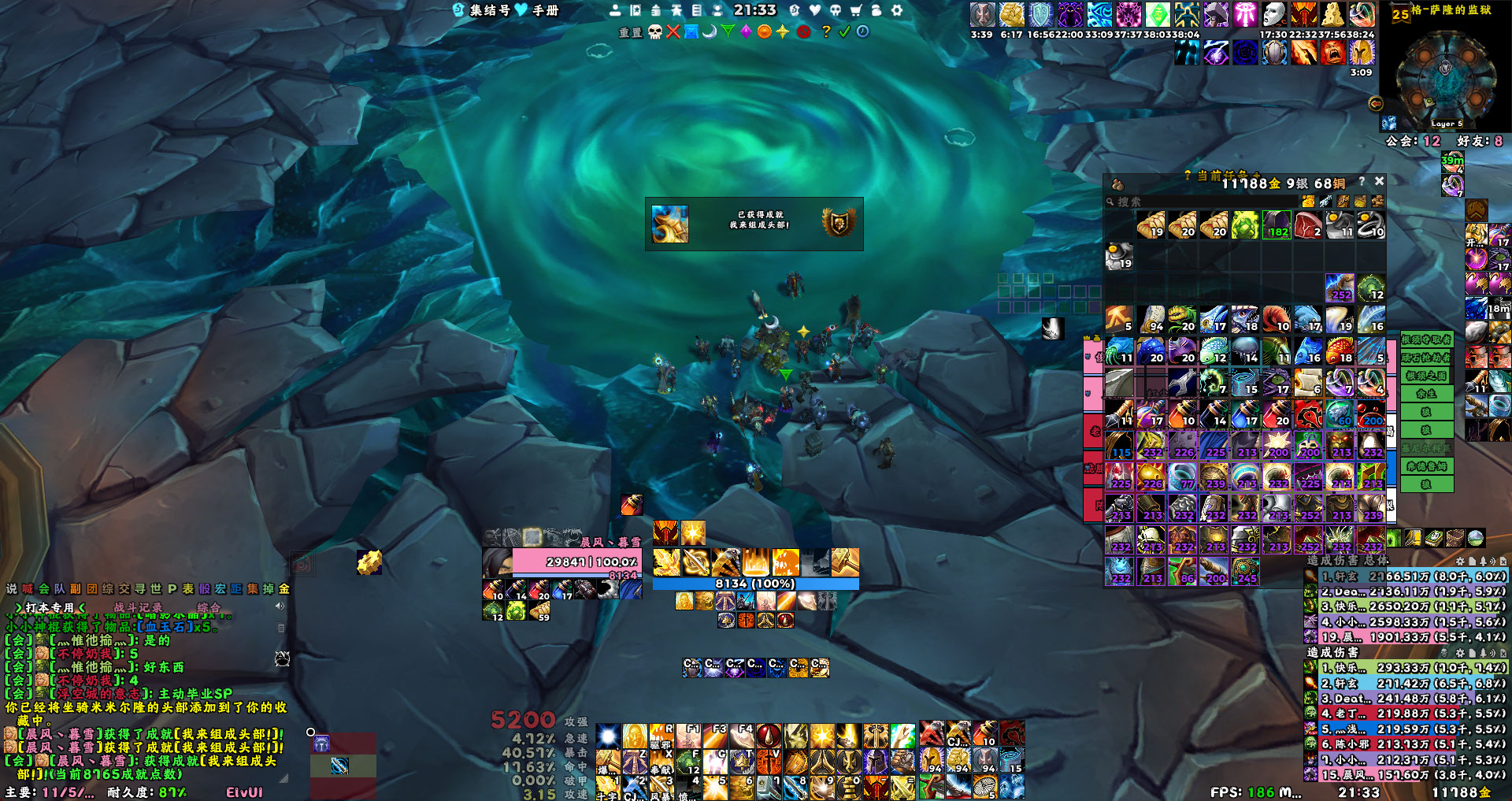Open the shop cart icon in top bar
This screenshot has height=801, width=1512.
click(856, 10)
